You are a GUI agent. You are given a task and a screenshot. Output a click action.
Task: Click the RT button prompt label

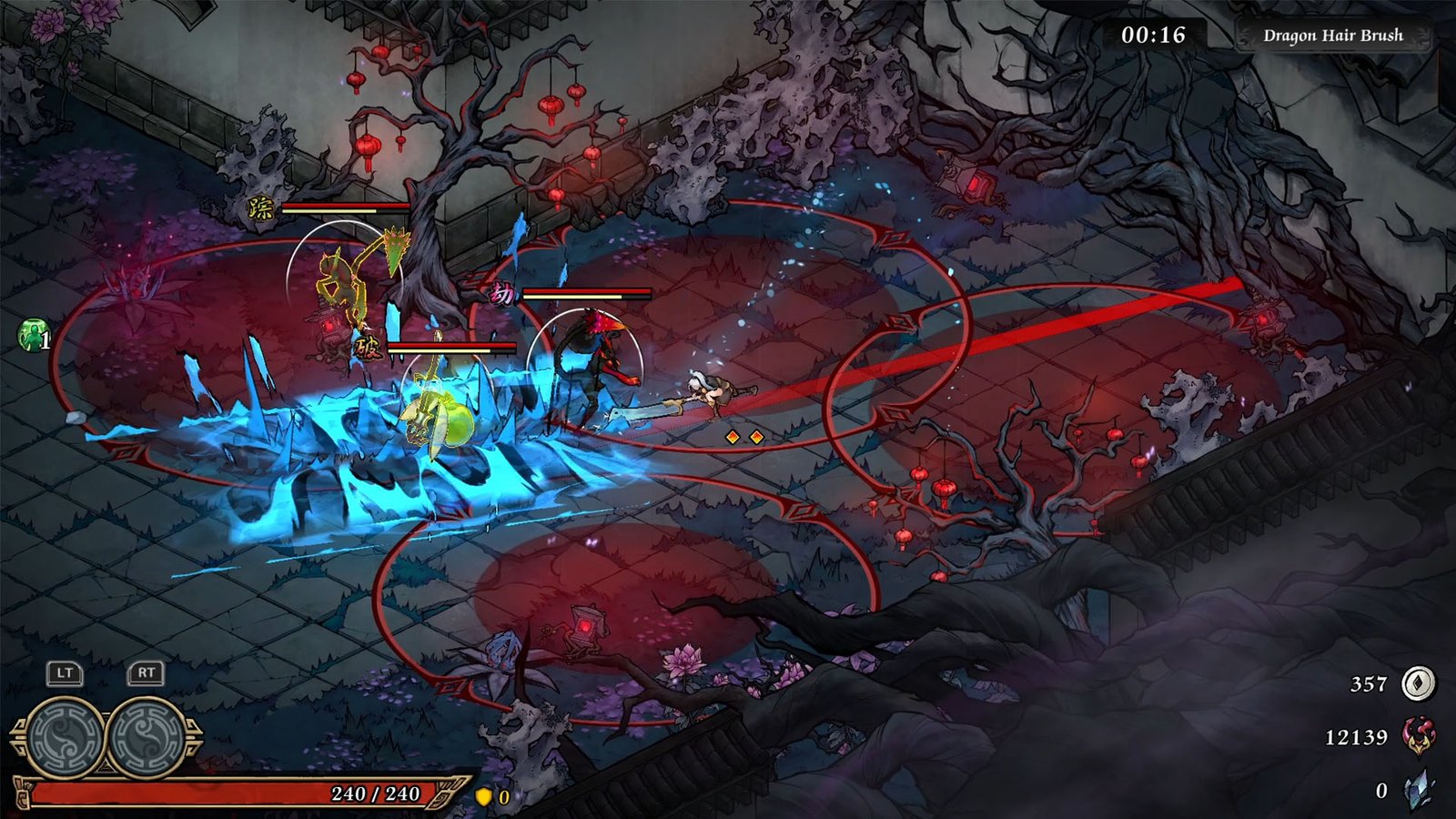[143, 674]
